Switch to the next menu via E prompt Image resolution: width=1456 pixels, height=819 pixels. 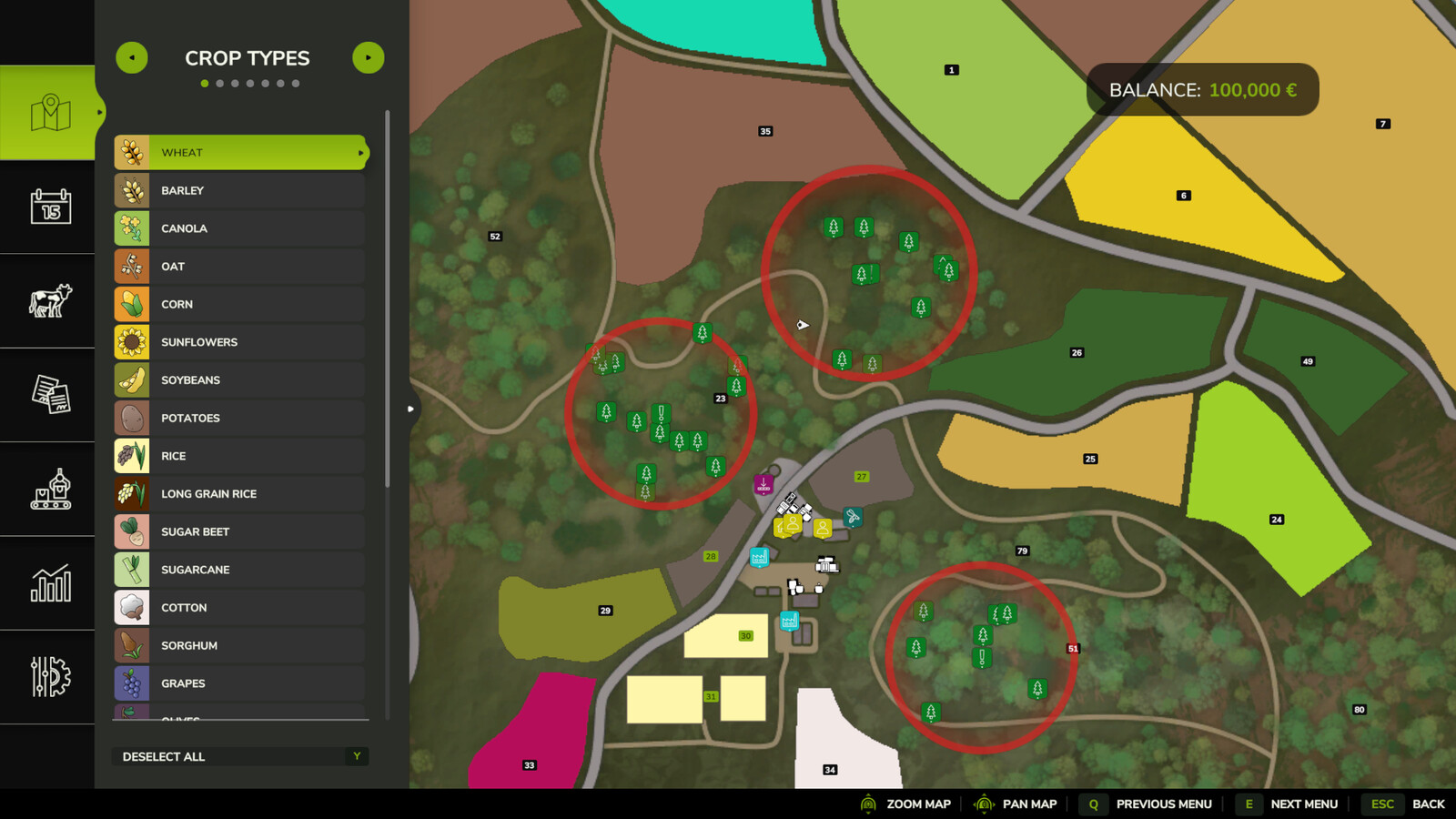1248,804
